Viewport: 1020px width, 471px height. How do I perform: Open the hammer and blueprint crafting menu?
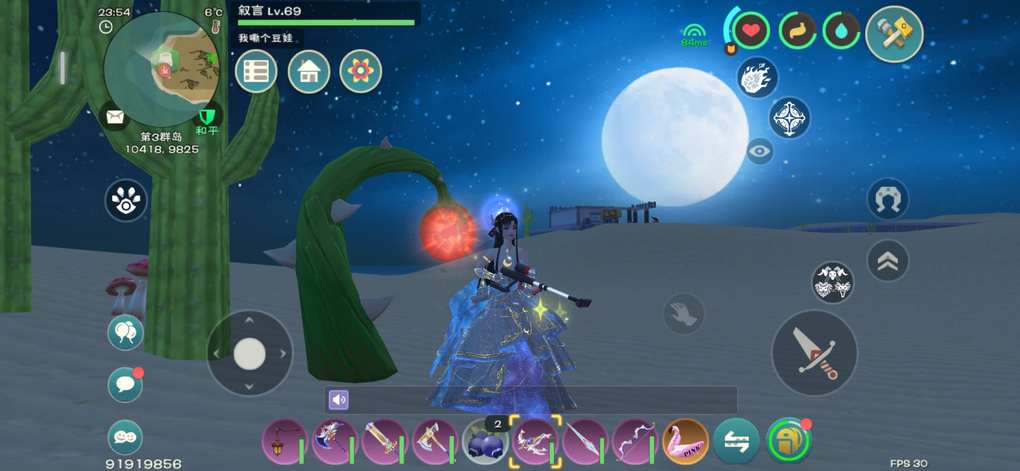(893, 33)
